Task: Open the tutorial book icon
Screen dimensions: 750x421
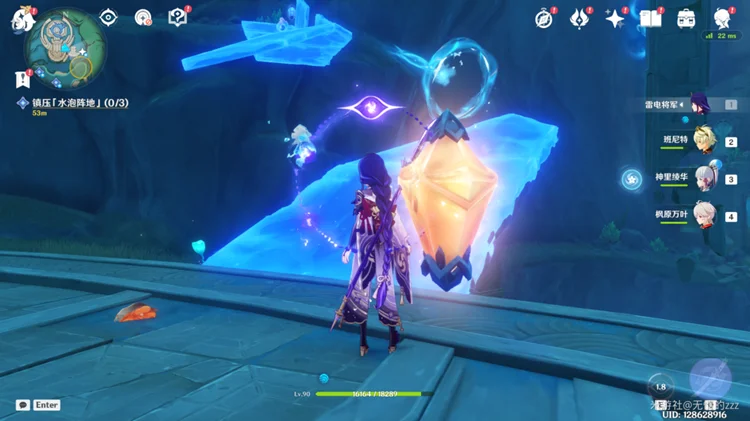Action: [x=178, y=17]
